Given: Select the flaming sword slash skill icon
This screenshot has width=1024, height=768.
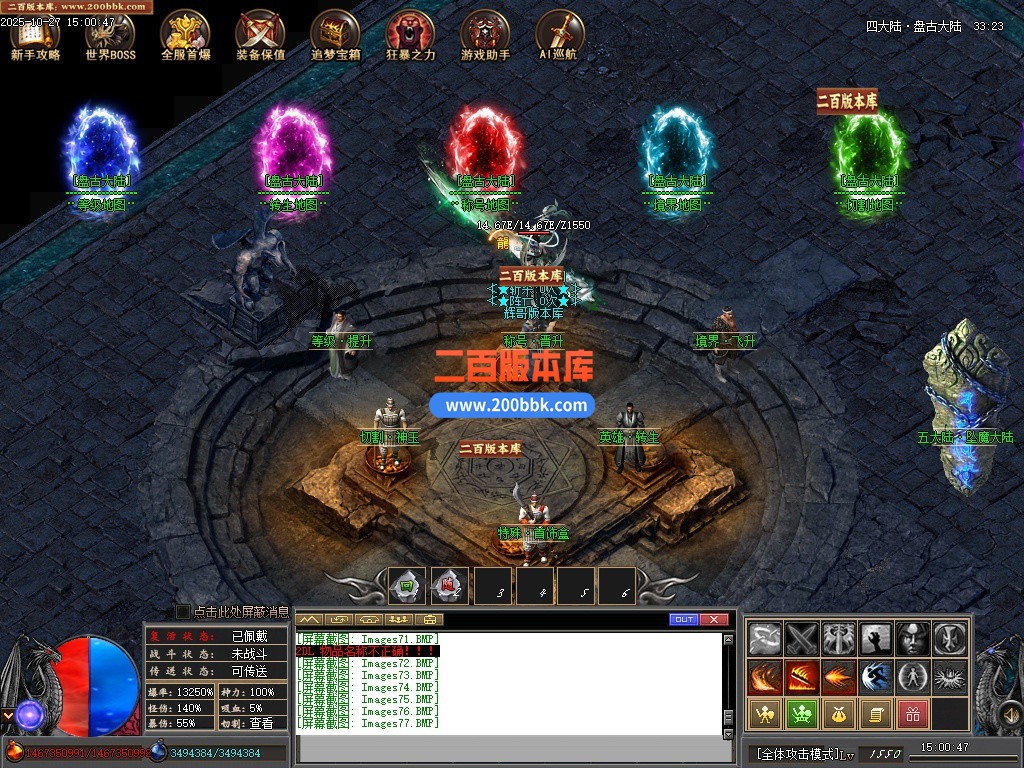Looking at the screenshot, I should pos(803,677).
